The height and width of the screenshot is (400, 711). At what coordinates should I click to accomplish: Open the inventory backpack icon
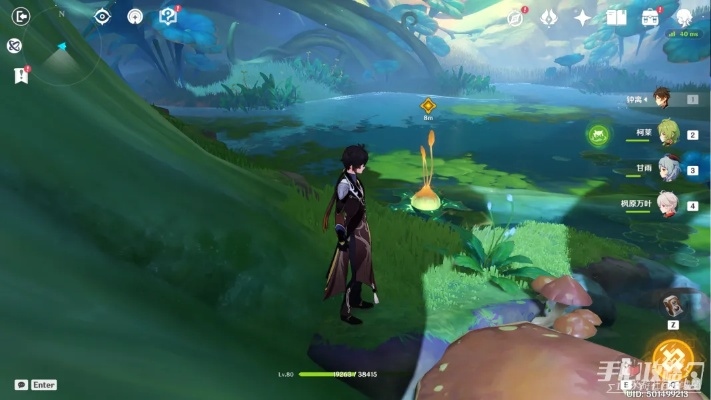[x=650, y=17]
